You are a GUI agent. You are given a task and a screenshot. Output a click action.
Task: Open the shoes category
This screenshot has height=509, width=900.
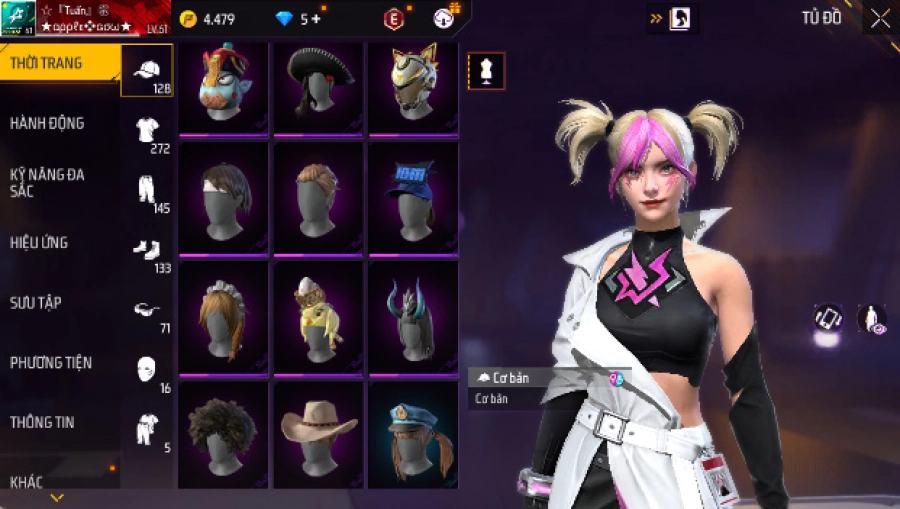[x=147, y=250]
